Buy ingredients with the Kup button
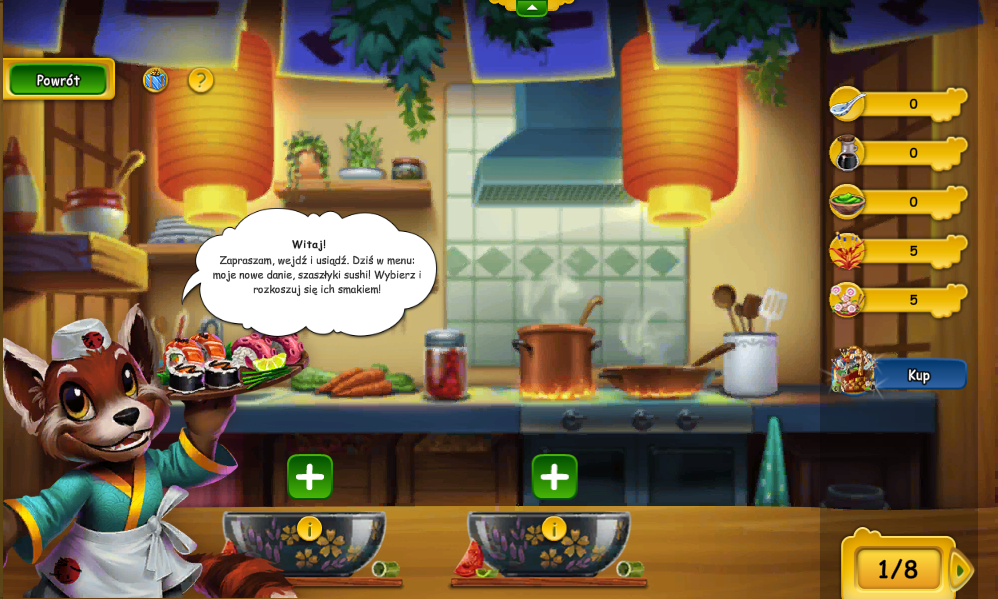 tap(917, 375)
